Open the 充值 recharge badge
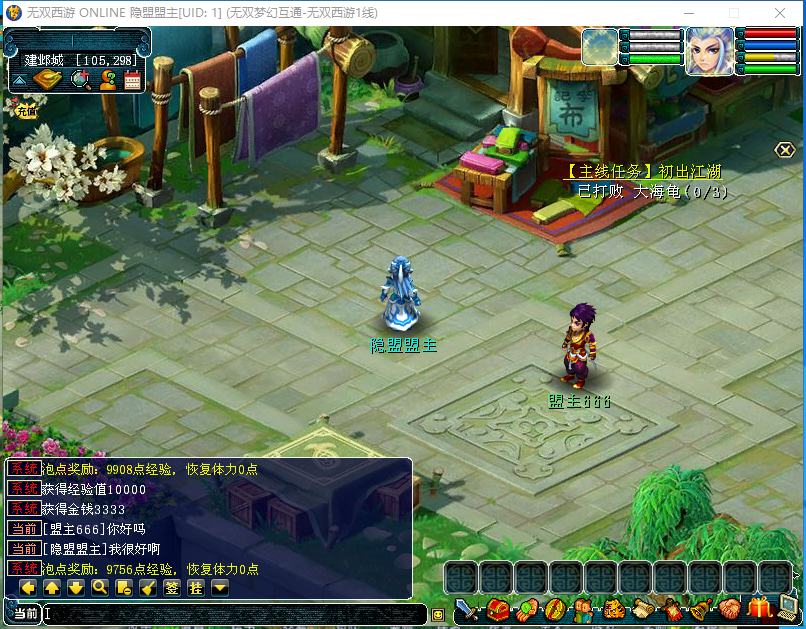Viewport: 806px width, 629px height. click(25, 111)
